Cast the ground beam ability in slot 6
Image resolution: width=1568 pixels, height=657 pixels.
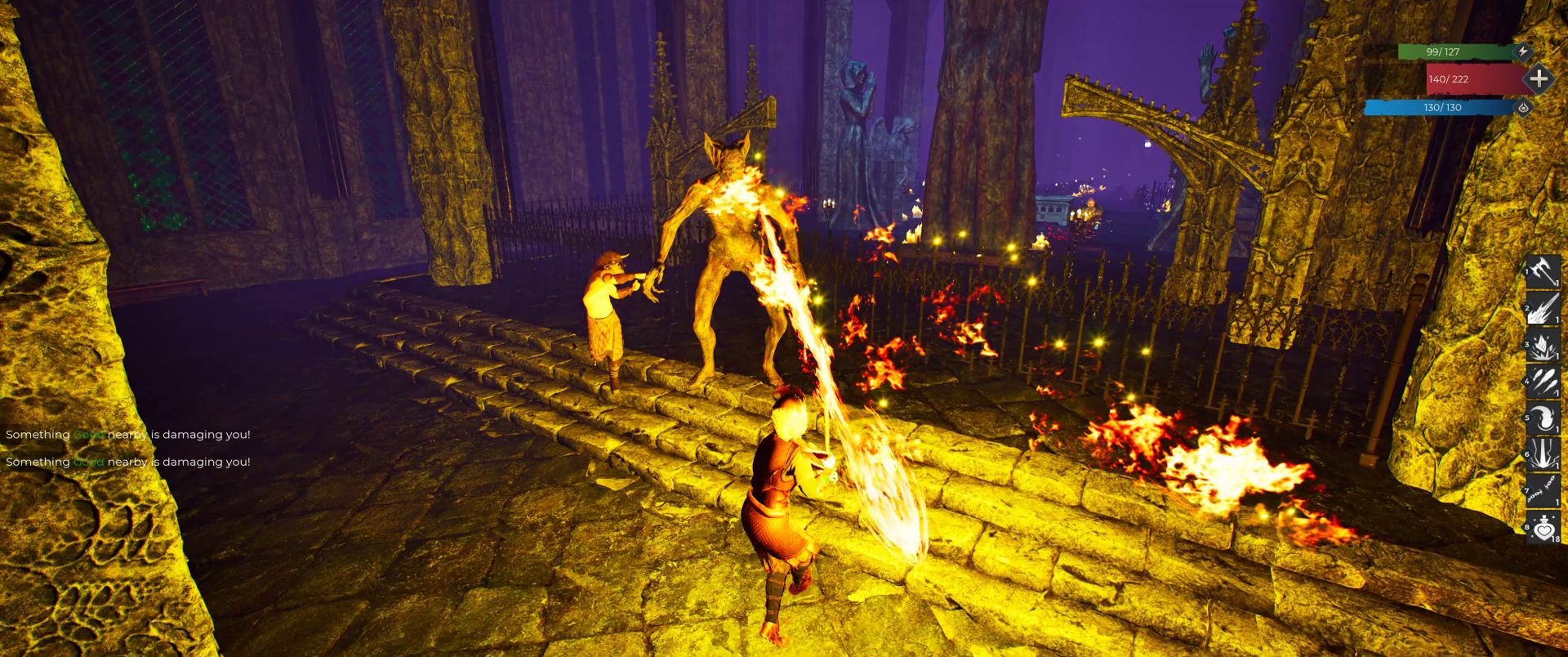tap(1543, 455)
